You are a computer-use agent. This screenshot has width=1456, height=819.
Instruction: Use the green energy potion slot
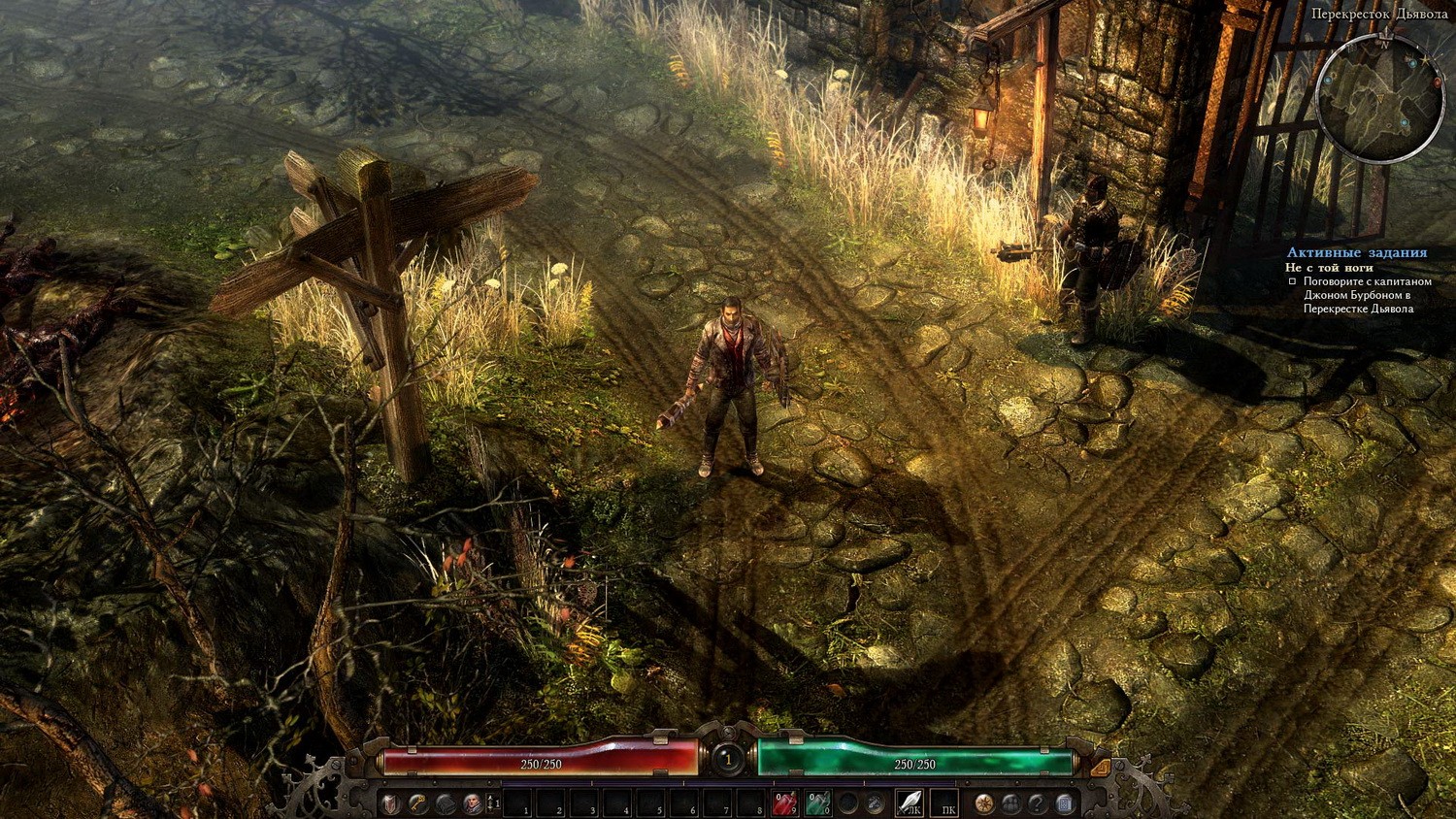coord(817,803)
